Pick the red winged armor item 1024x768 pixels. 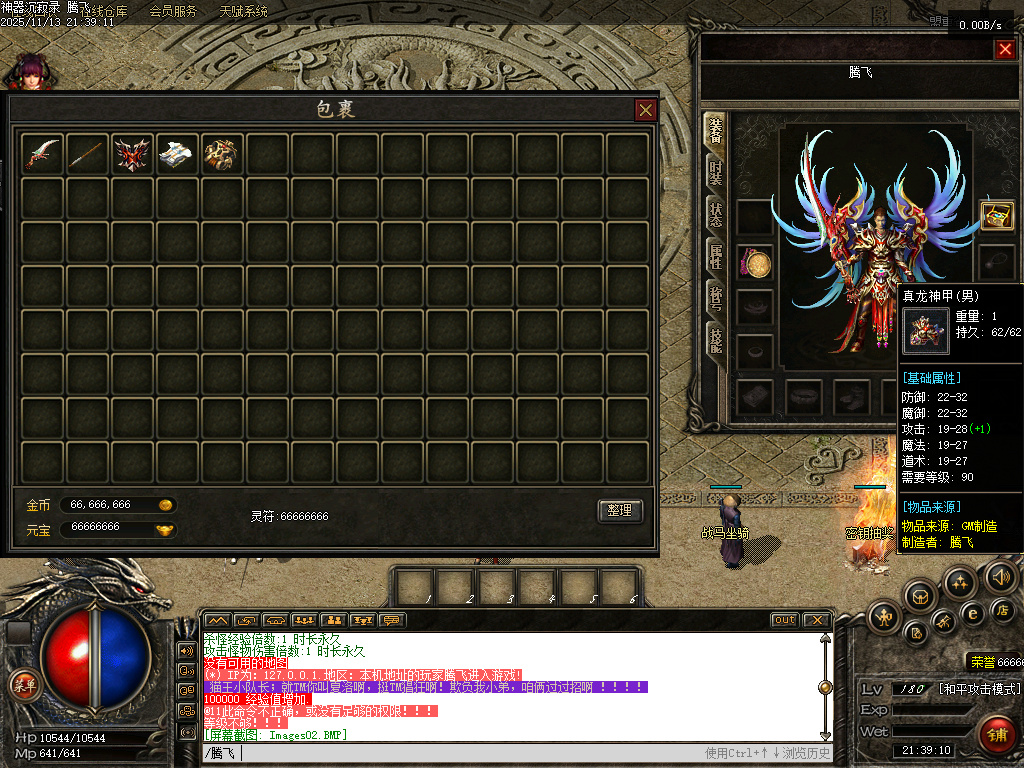coord(132,153)
